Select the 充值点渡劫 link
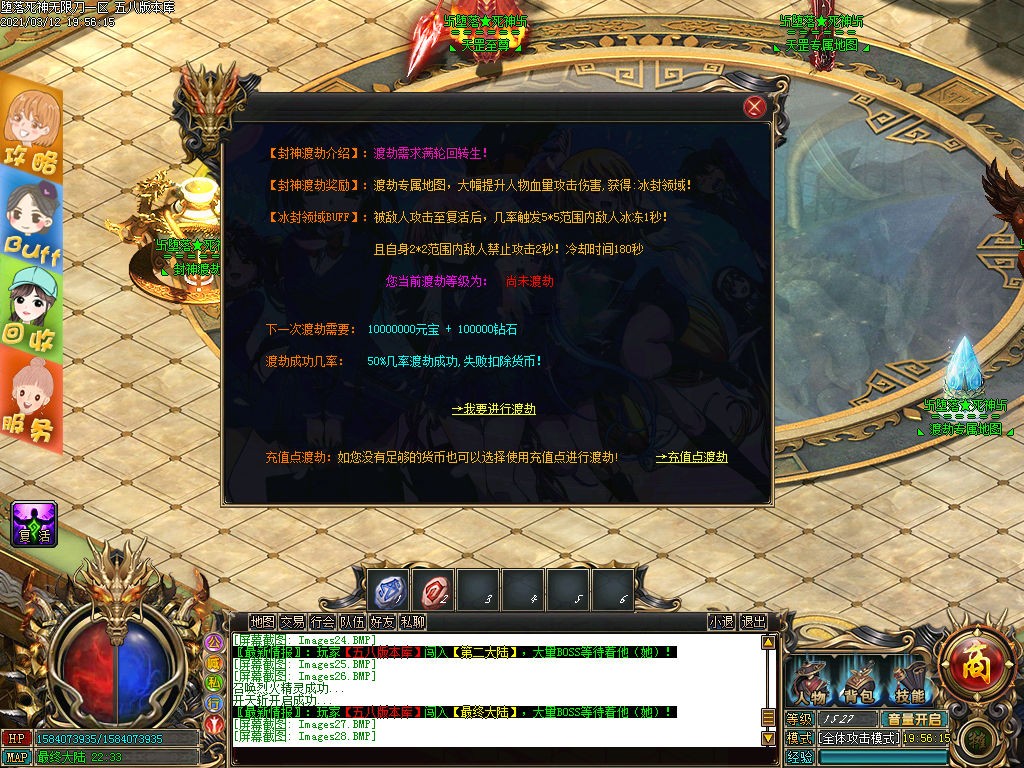Image resolution: width=1024 pixels, height=768 pixels. point(691,457)
